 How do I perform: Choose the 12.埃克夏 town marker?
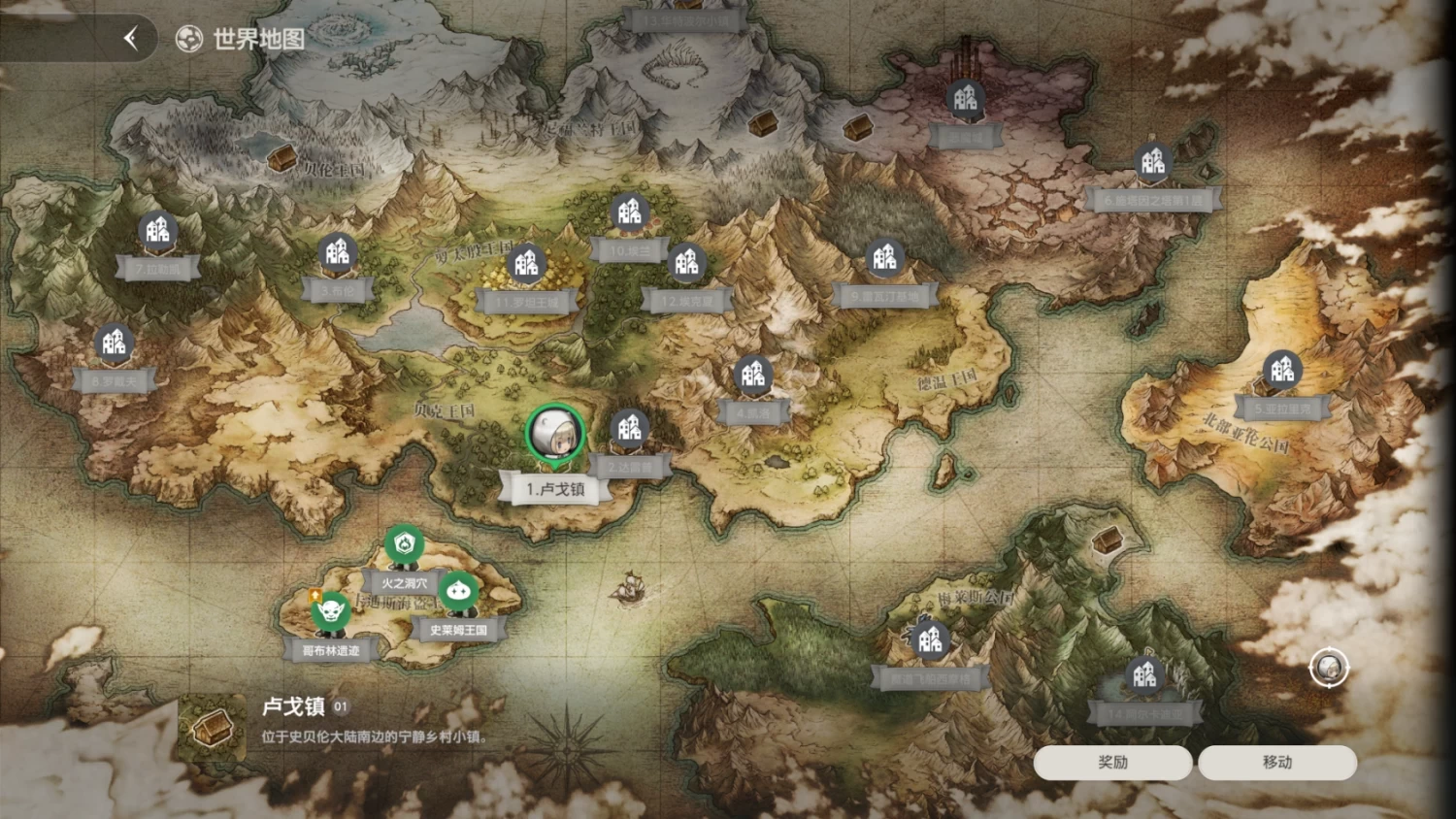click(x=686, y=264)
